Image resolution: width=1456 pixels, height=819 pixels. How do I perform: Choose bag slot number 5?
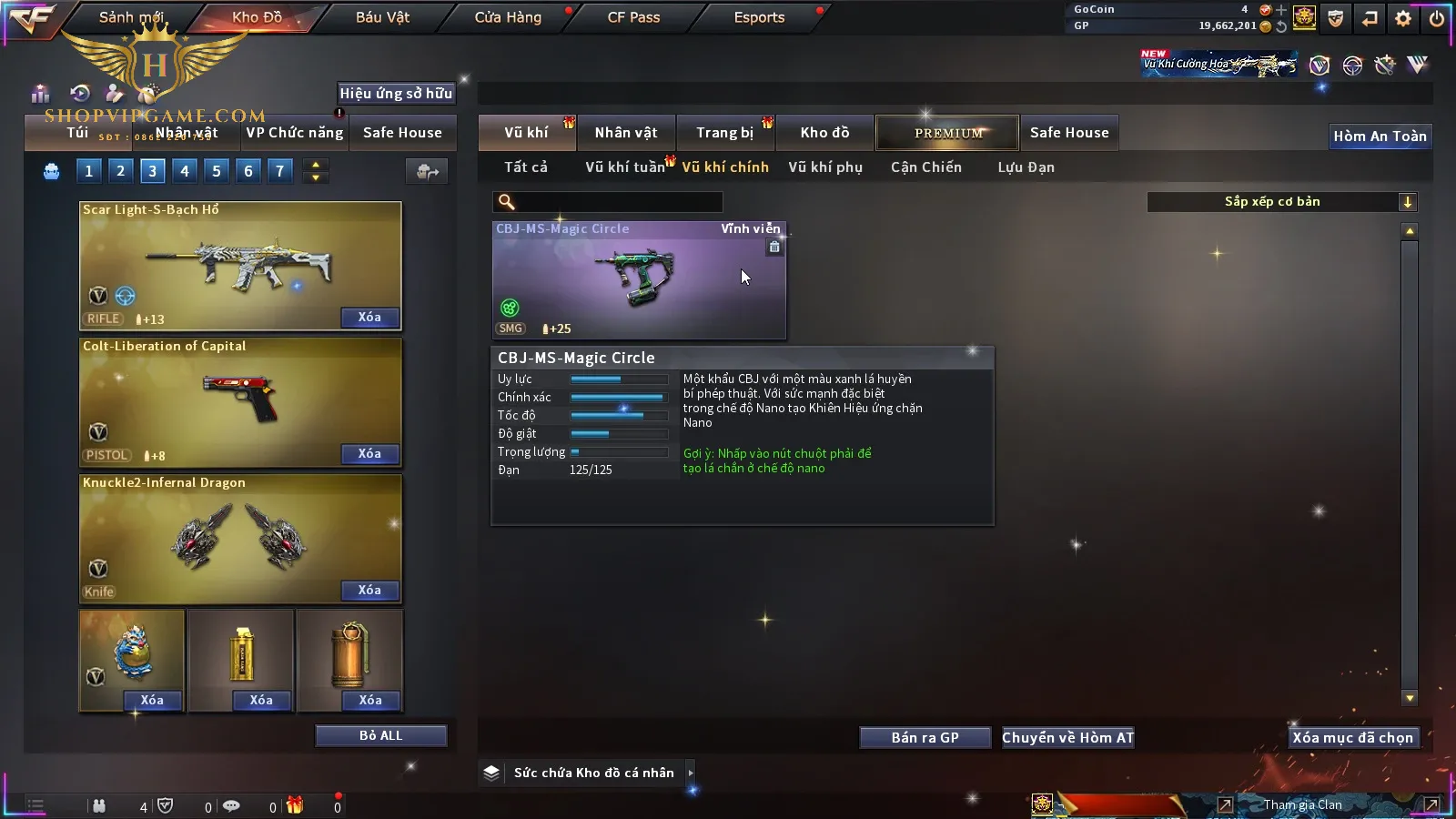(217, 171)
